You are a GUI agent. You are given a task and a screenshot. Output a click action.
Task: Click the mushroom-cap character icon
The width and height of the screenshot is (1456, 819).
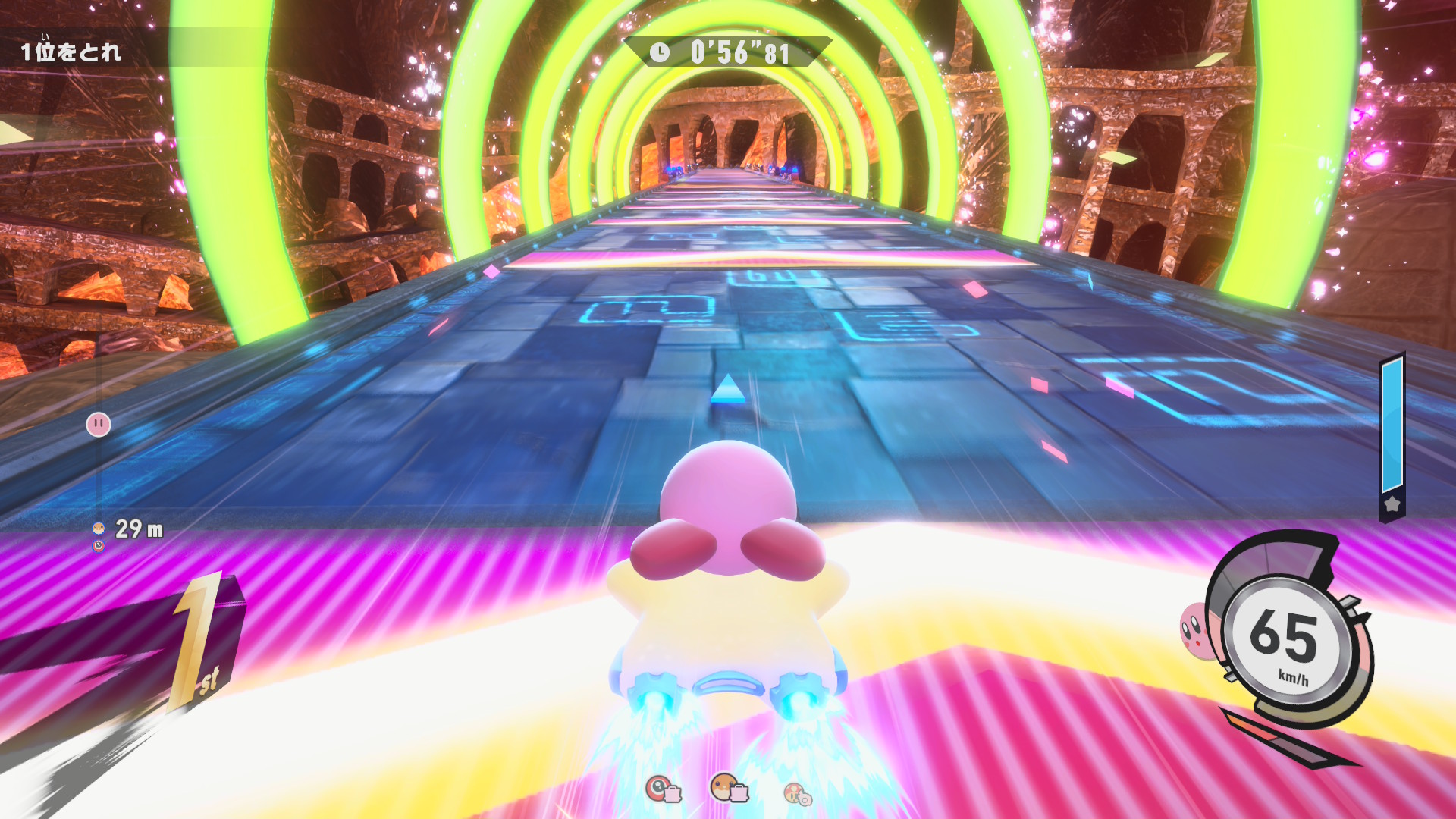796,793
